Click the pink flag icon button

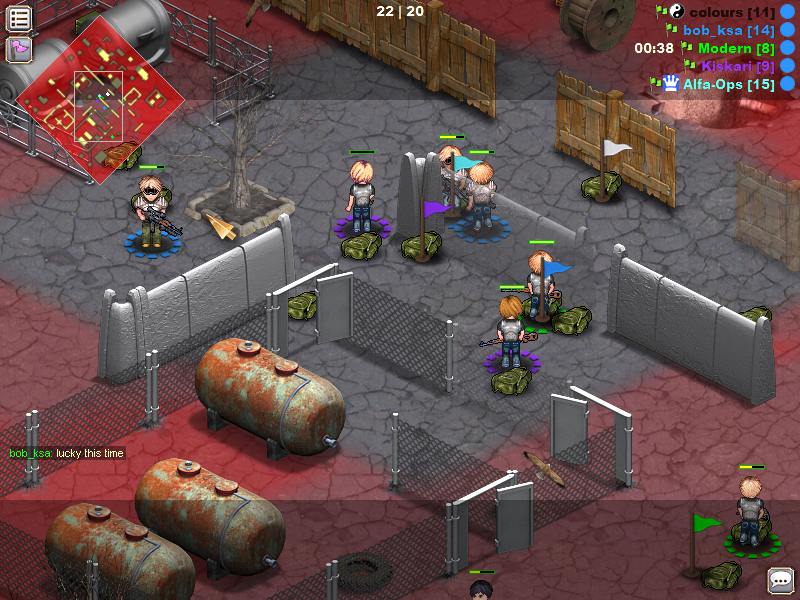(19, 48)
